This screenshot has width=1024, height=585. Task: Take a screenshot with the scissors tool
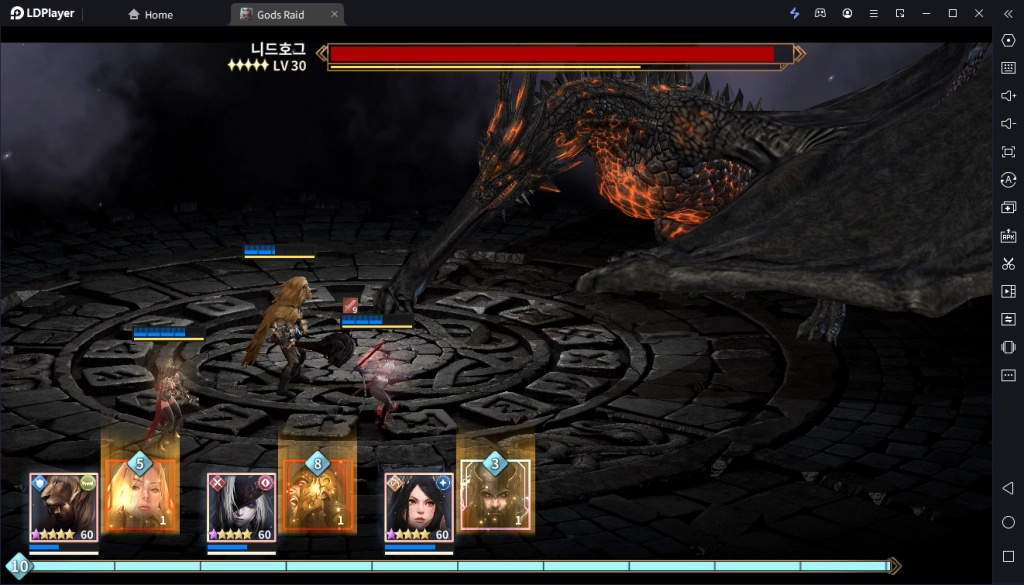1008,264
